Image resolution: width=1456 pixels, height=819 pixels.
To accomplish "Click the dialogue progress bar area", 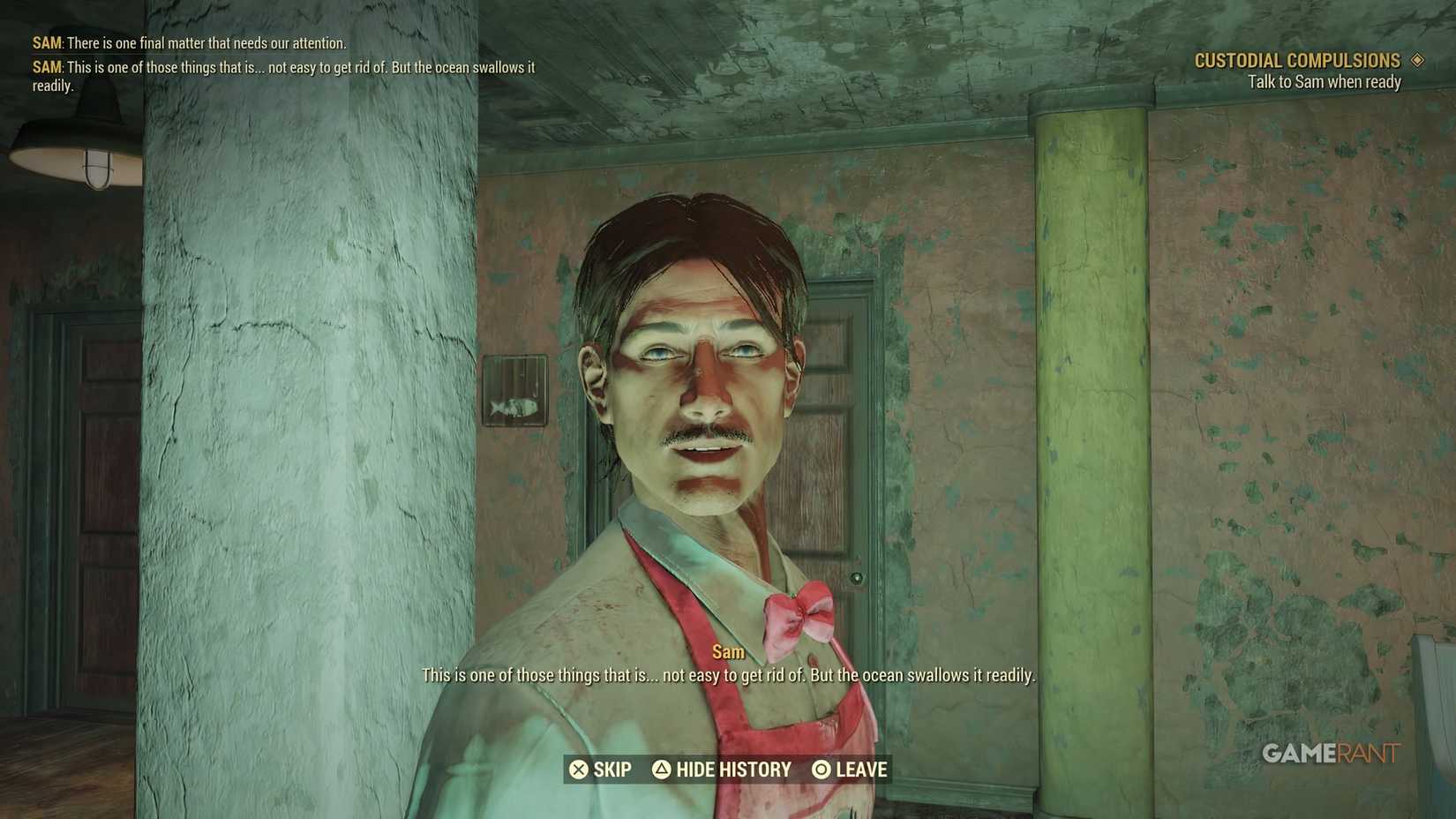I will [x=728, y=769].
